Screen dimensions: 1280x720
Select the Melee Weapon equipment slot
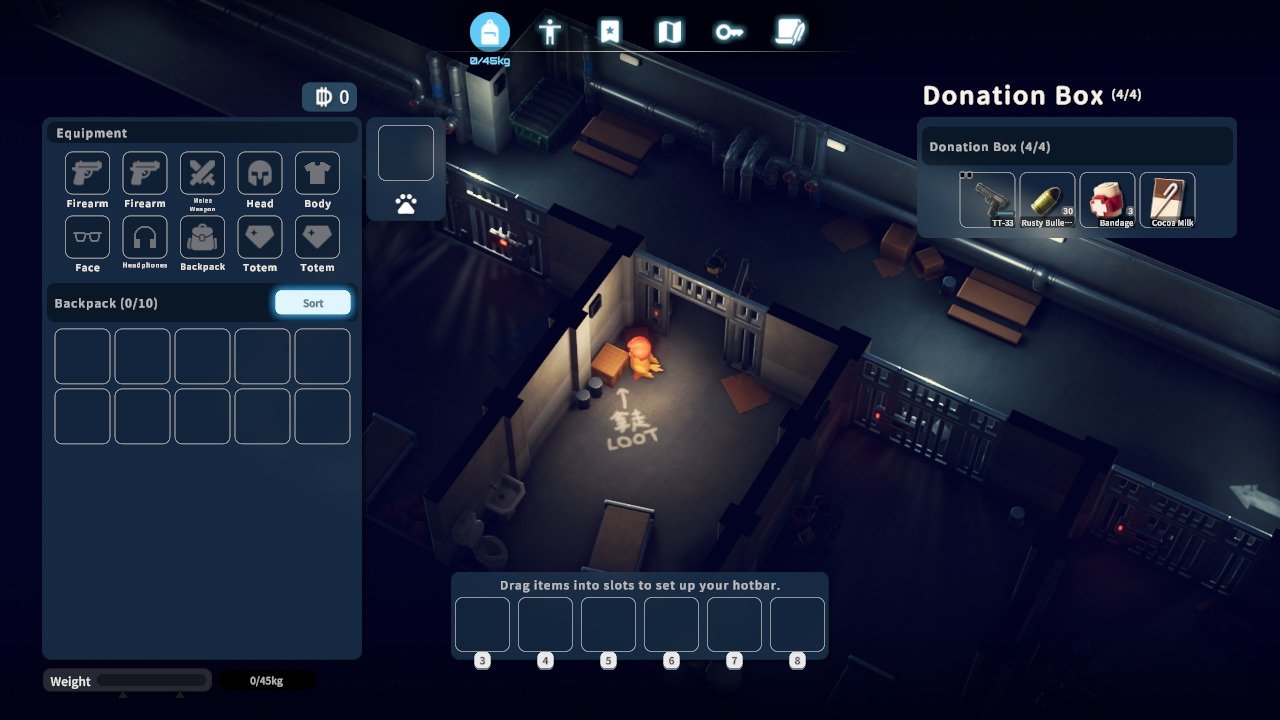point(202,174)
